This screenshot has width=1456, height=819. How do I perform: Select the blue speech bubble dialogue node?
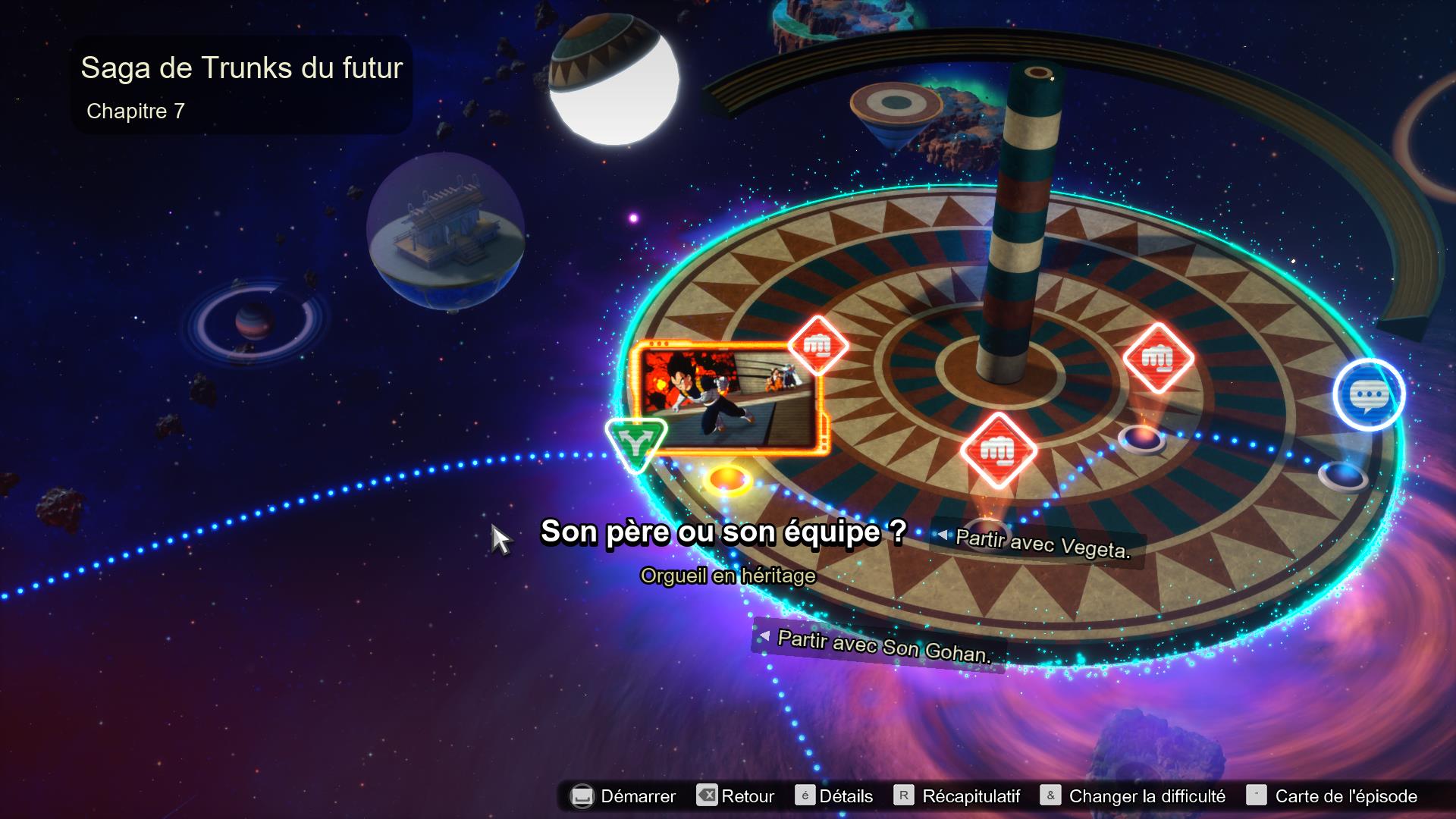pos(1369,394)
